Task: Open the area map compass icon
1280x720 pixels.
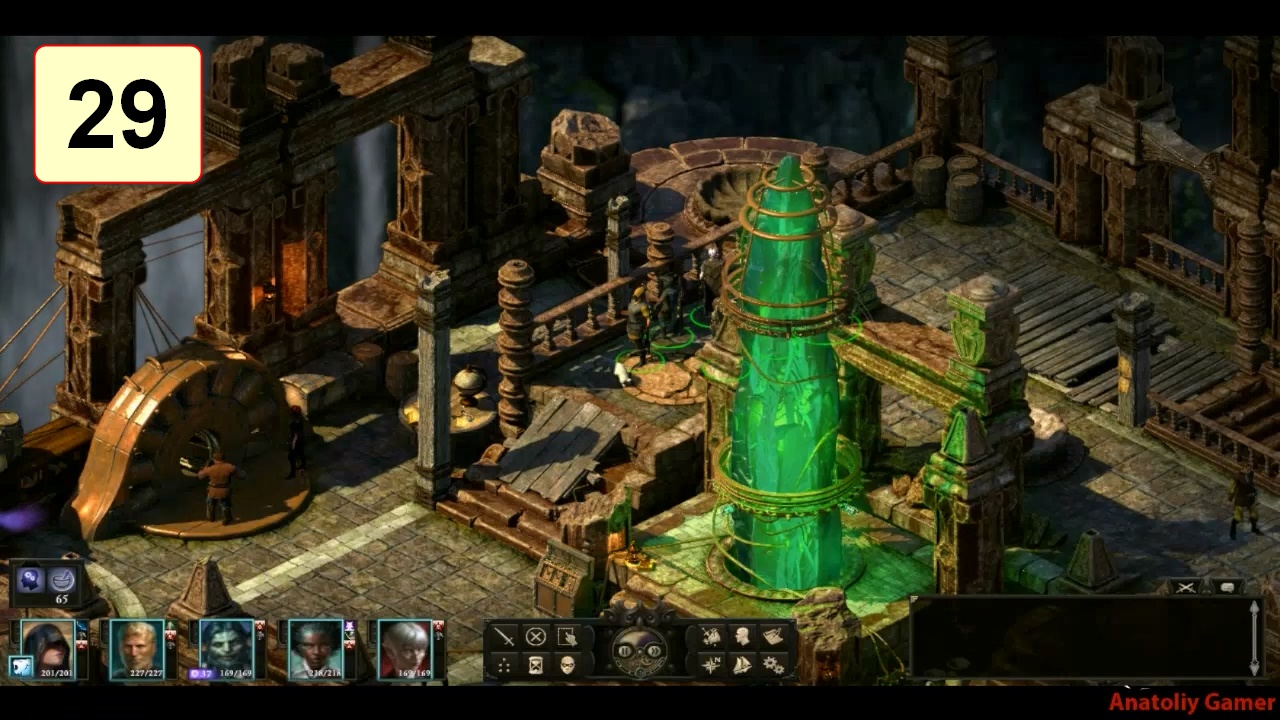Action: point(712,664)
